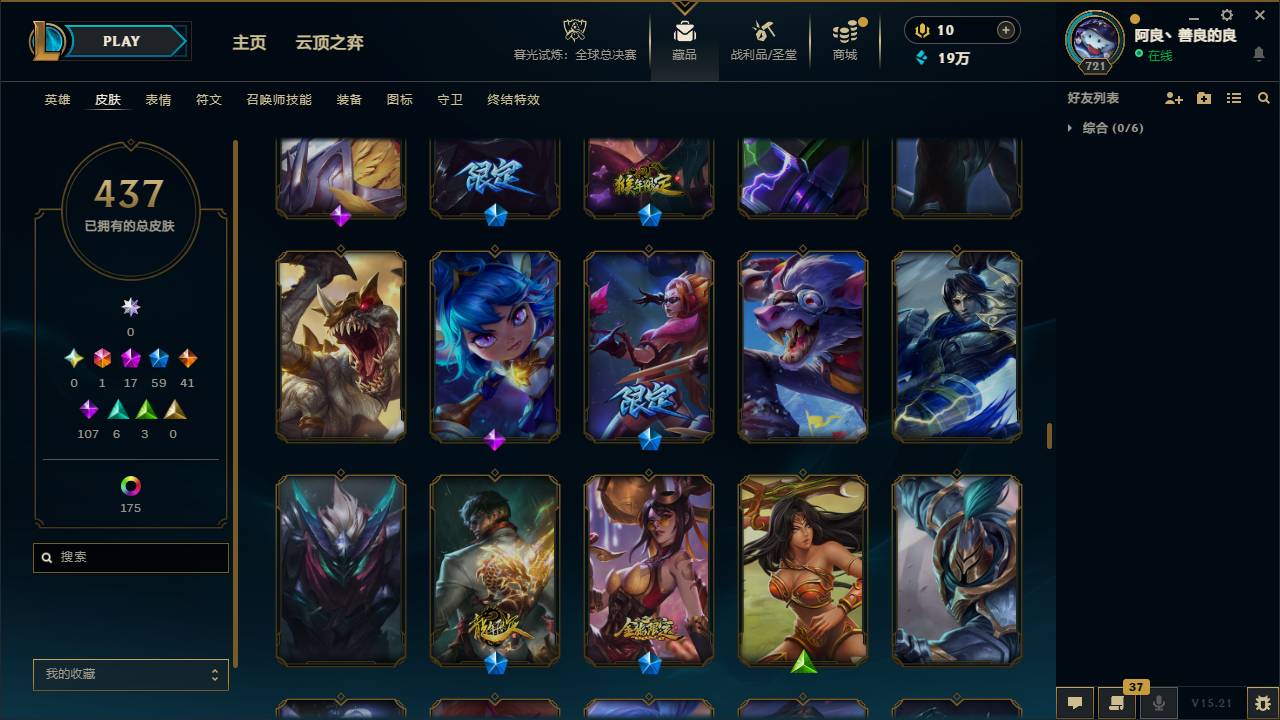Click the 藏品 collection briefcase icon
The height and width of the screenshot is (720, 1280).
684,30
